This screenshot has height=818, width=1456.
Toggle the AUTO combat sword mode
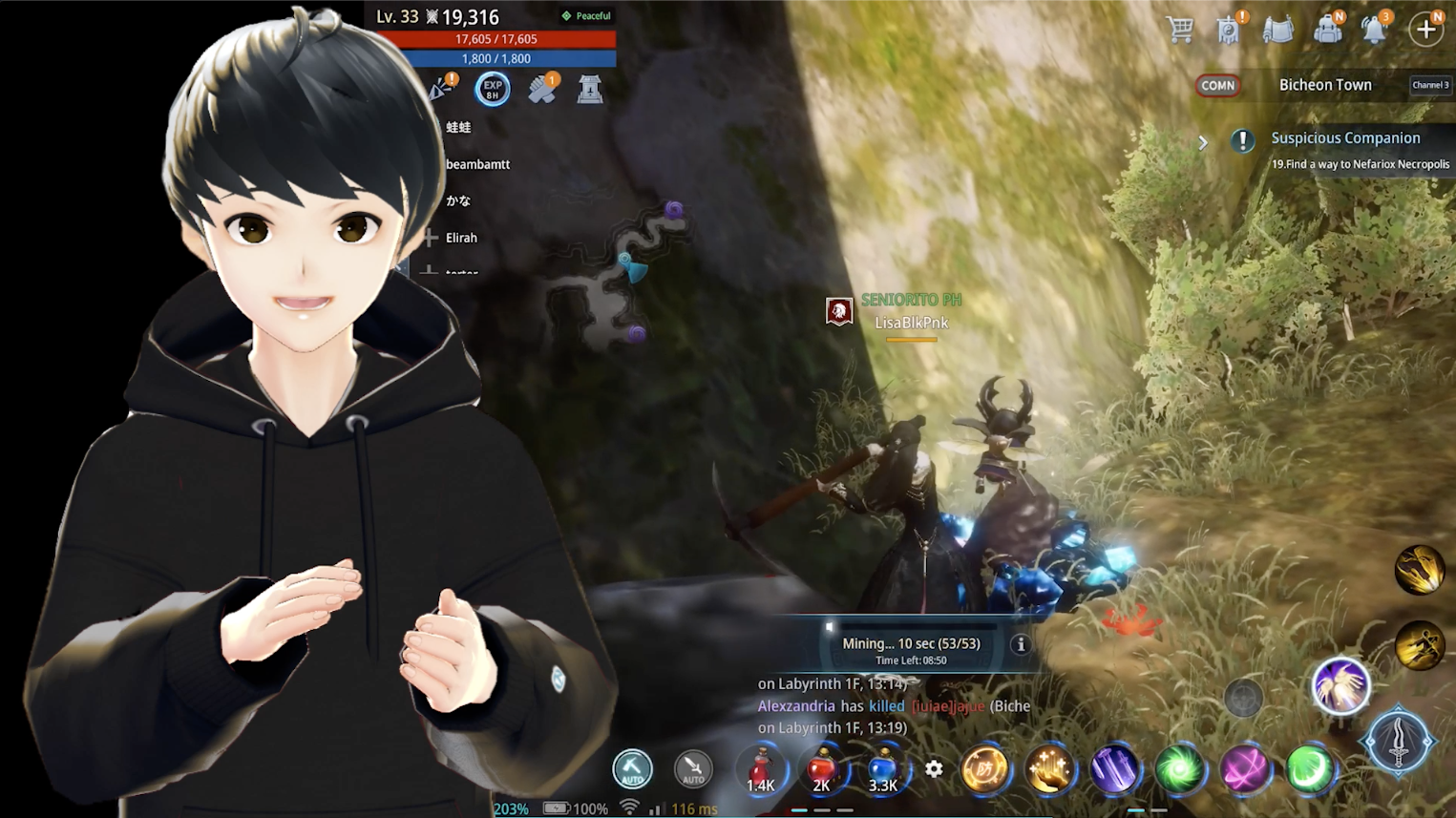tap(693, 768)
